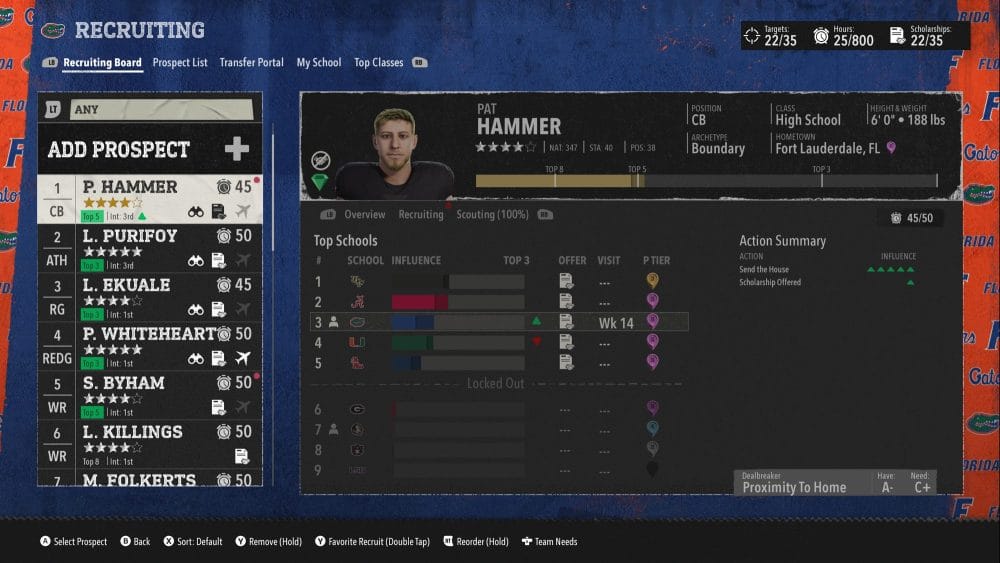Select prospect L. Killings
This screenshot has width=1000, height=563.
(150, 443)
